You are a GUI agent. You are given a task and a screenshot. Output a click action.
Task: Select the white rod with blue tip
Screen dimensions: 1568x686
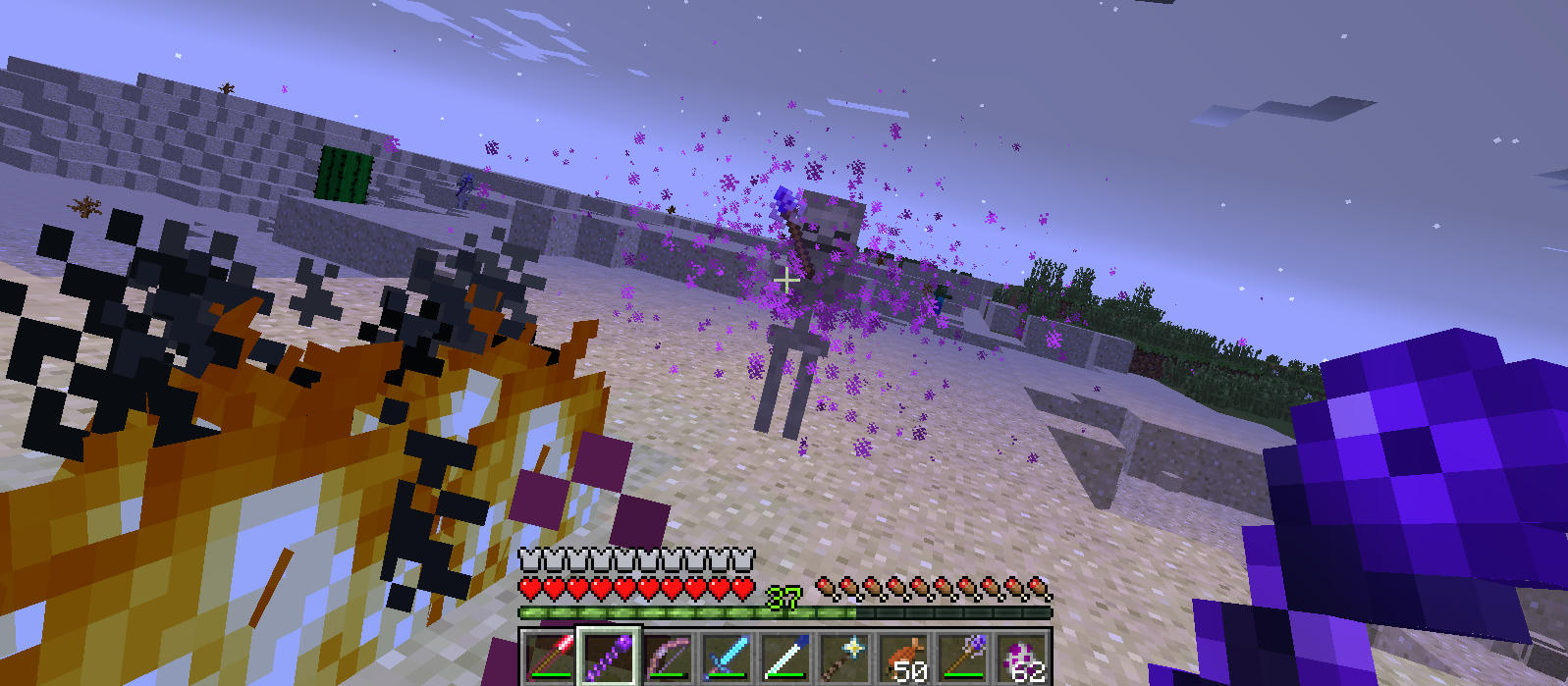coord(785,657)
